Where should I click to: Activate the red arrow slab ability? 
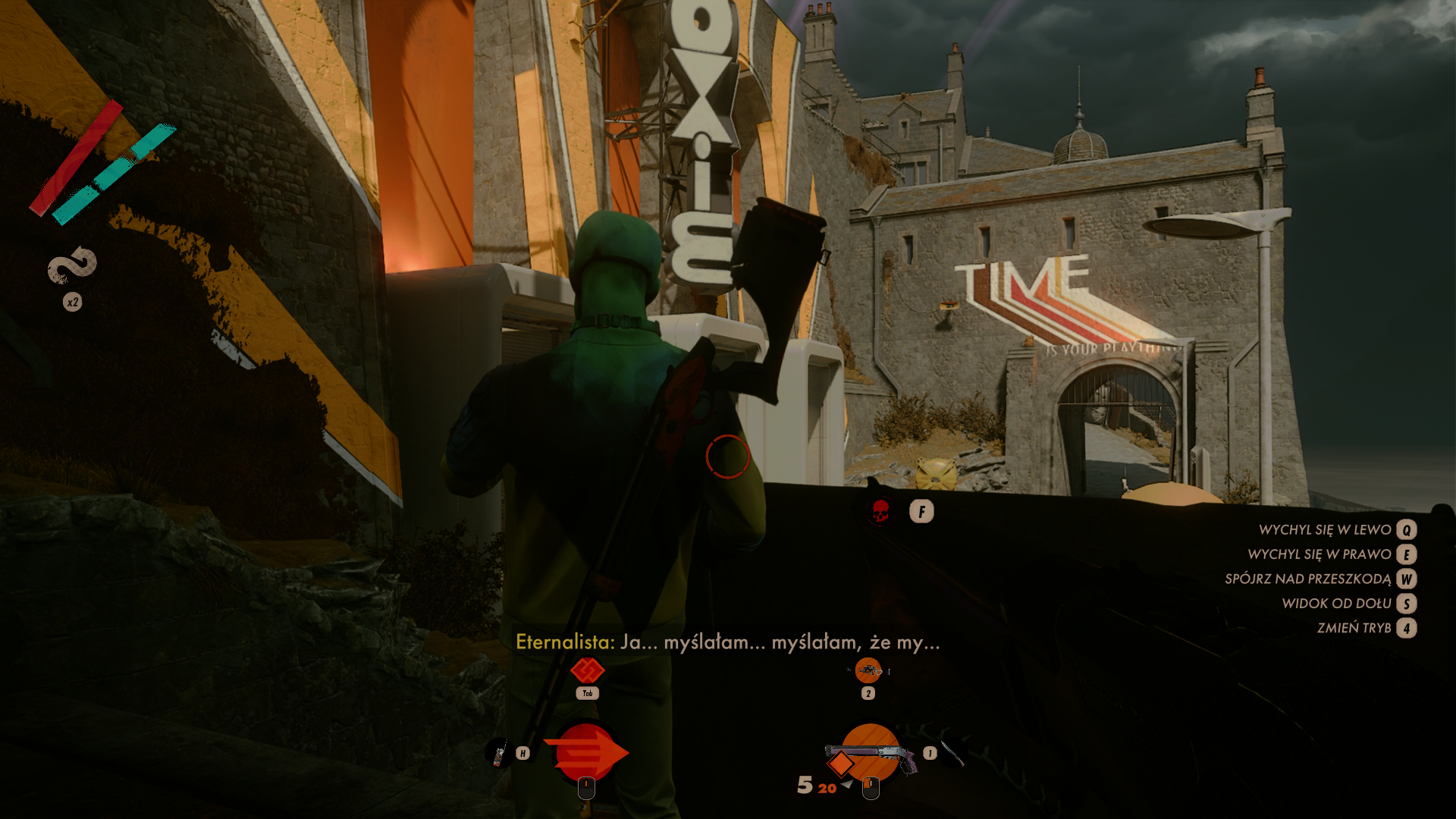[x=585, y=752]
